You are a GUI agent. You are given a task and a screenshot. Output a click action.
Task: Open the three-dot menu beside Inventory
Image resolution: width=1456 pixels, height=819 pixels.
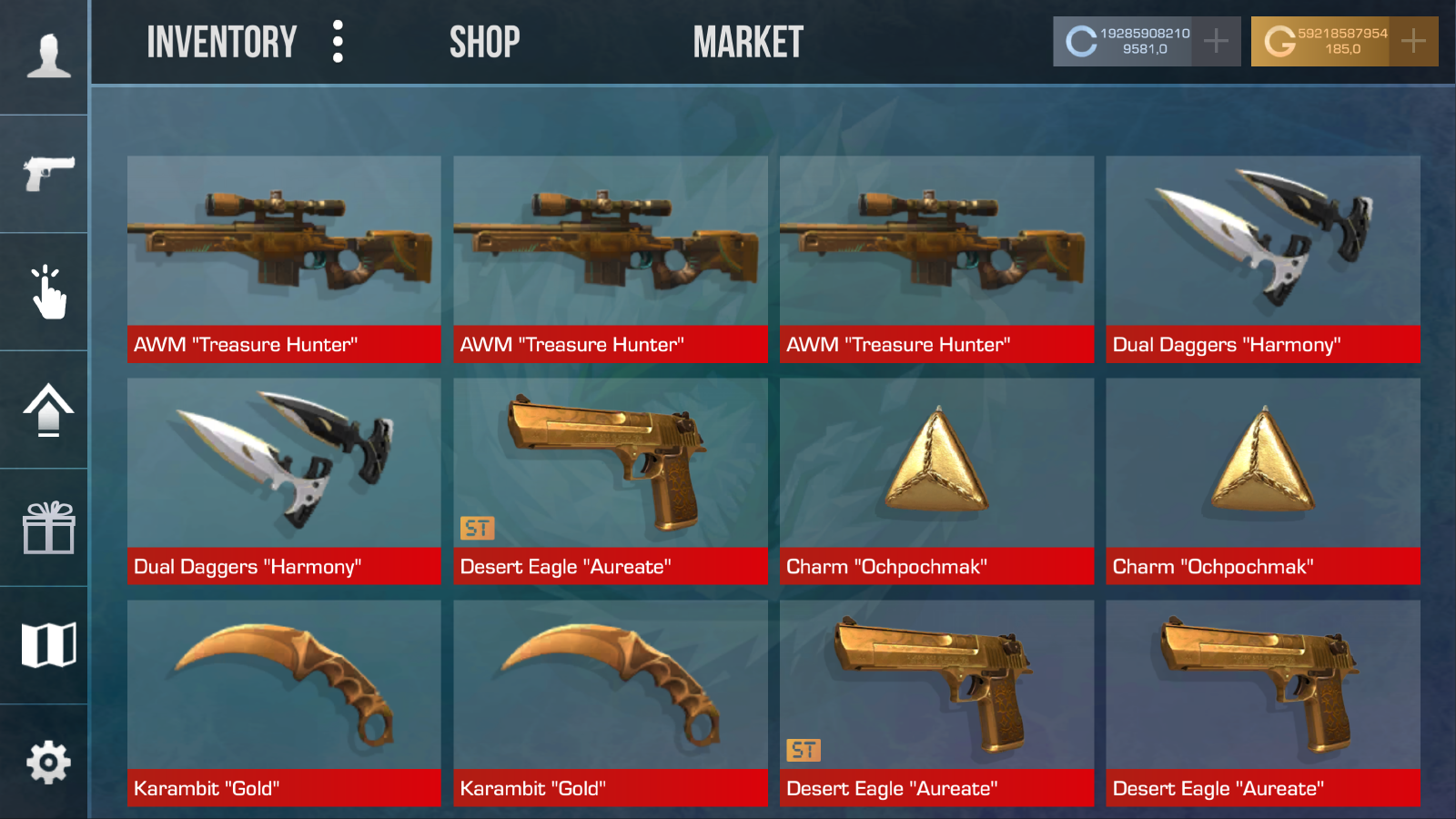coord(338,41)
